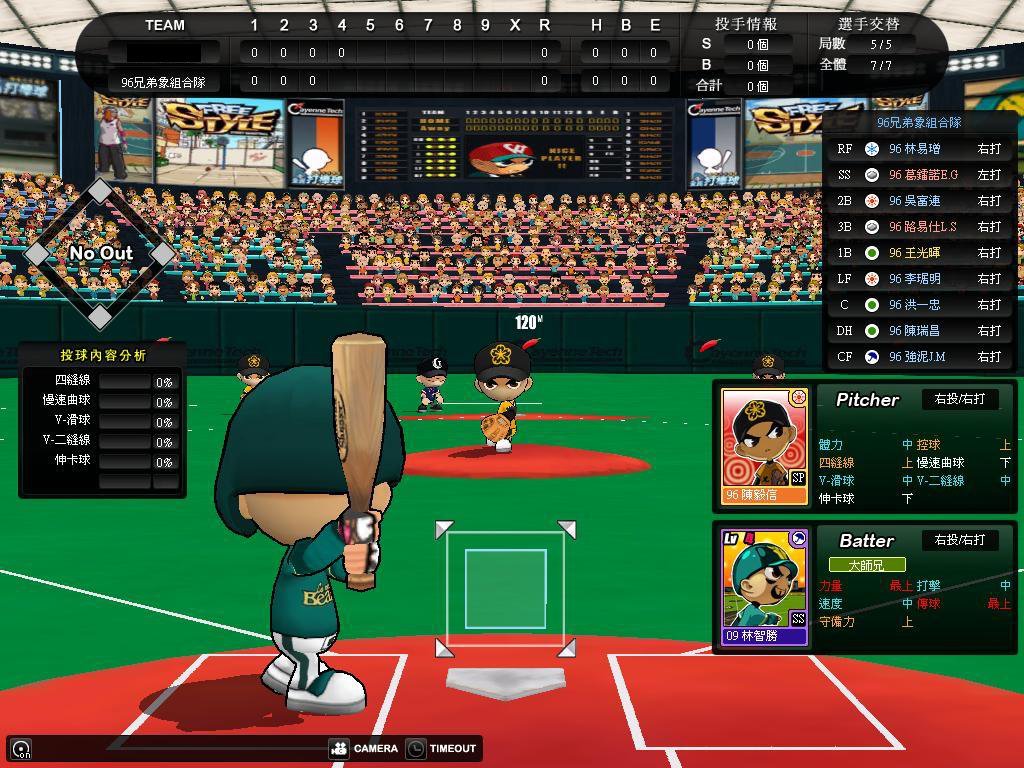The width and height of the screenshot is (1024, 768).
Task: Select RF 林易增 in the lineup
Action: tap(919, 149)
